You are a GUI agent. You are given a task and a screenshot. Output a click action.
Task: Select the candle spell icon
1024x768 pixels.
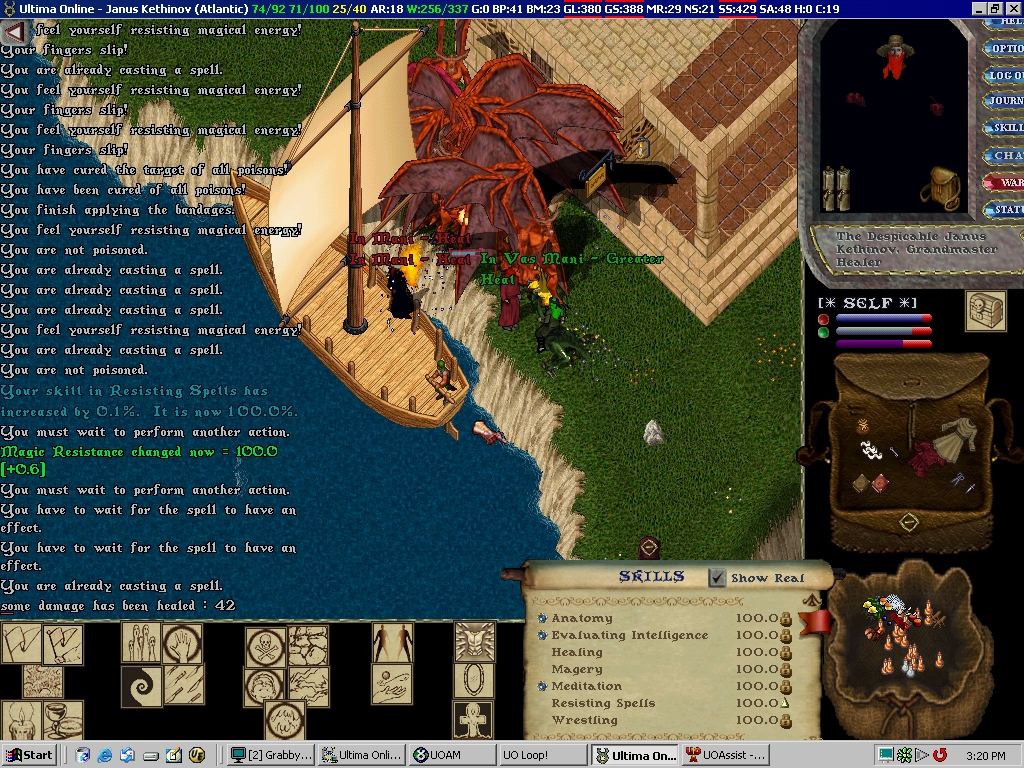pyautogui.click(x=21, y=720)
